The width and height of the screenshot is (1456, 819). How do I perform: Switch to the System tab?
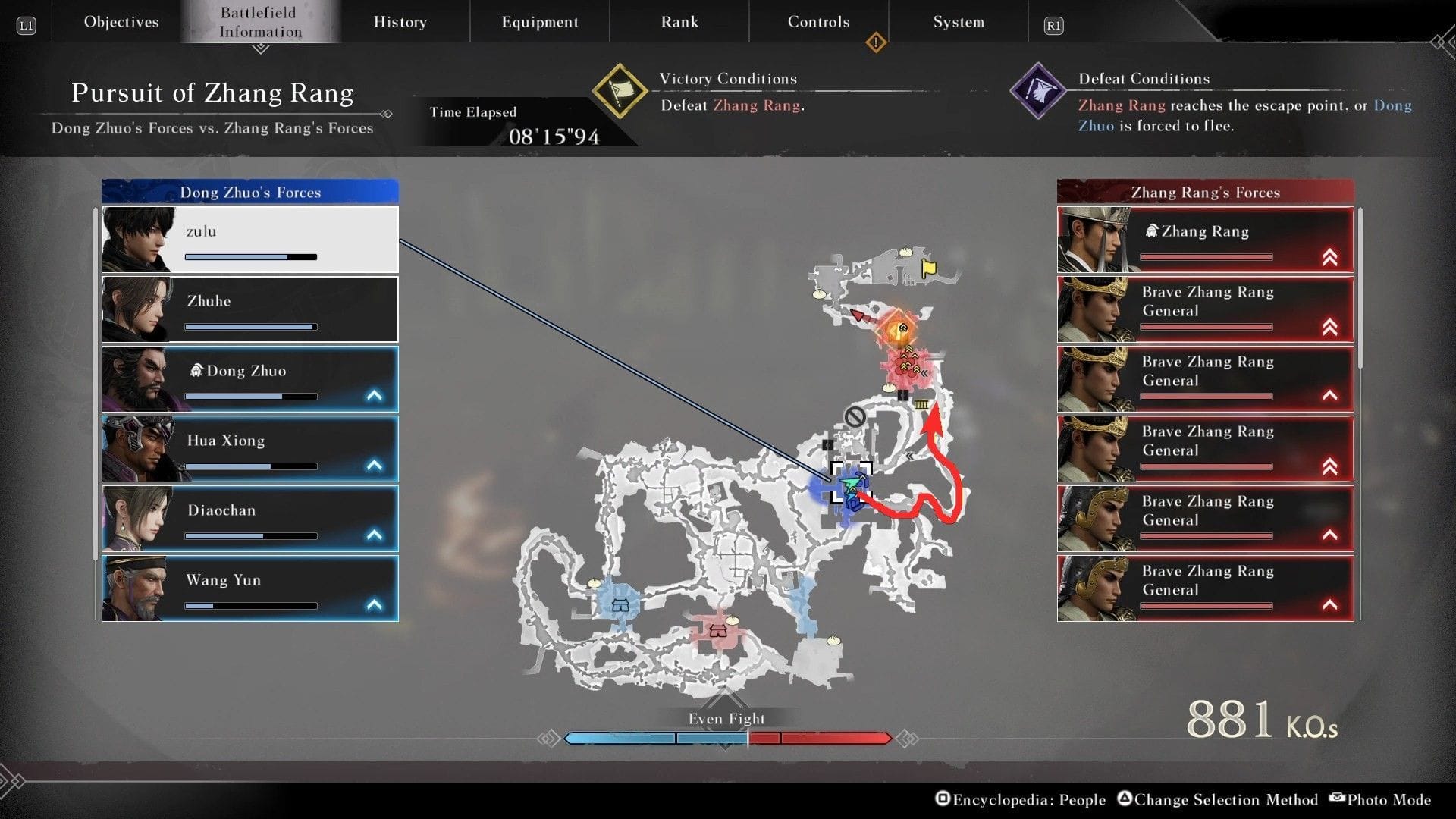coord(959,22)
